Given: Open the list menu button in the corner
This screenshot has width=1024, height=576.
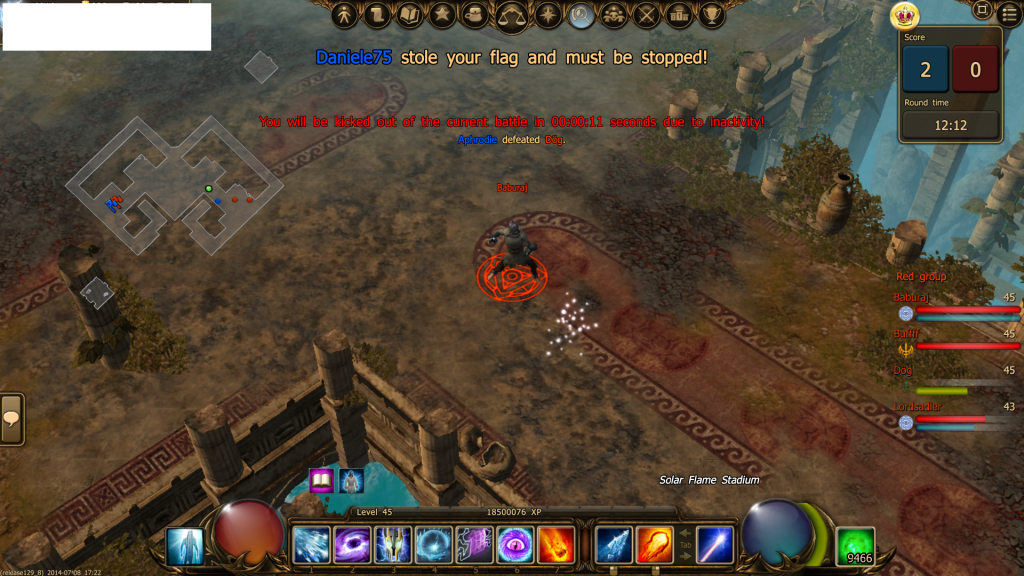Looking at the screenshot, I should click(1009, 13).
